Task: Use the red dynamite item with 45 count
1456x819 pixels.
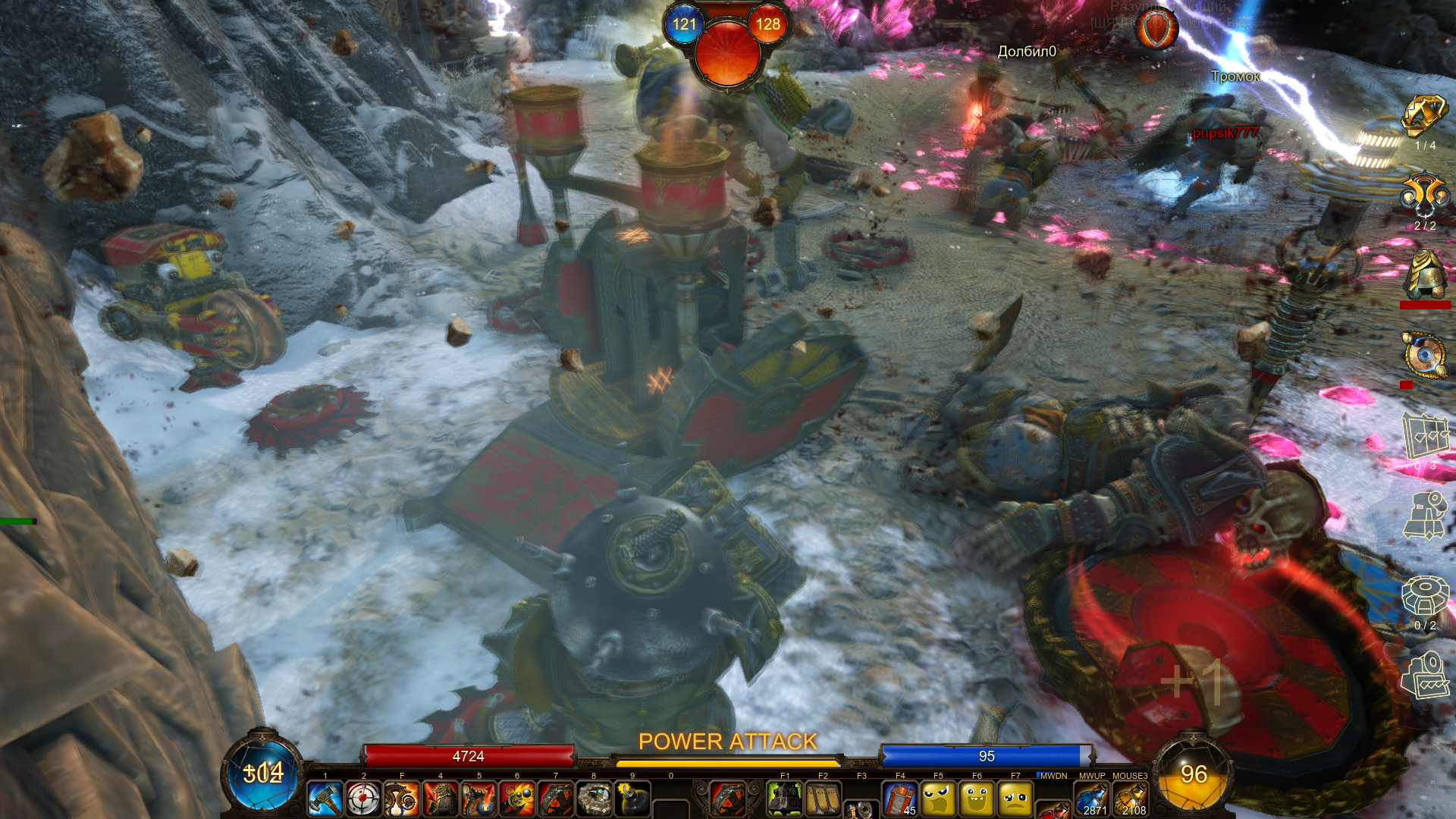Action: tap(900, 799)
